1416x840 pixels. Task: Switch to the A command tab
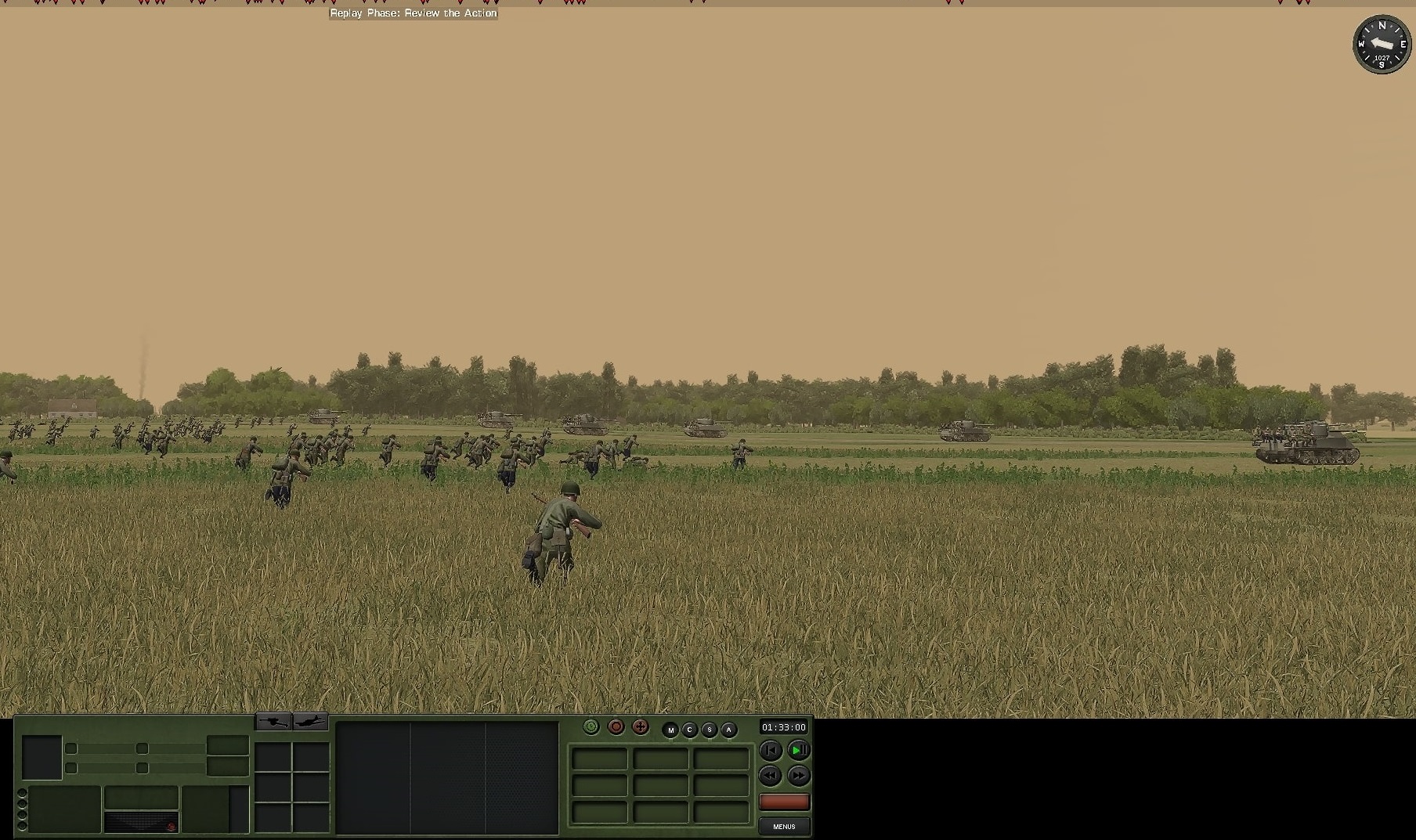(728, 730)
